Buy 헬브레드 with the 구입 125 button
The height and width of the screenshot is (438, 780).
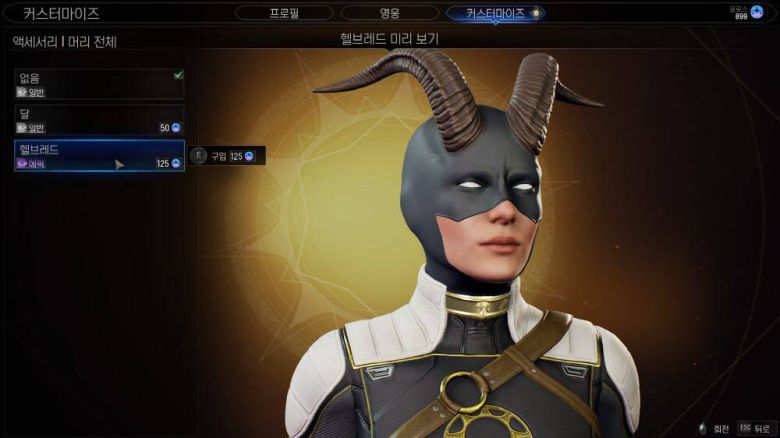[x=227, y=156]
